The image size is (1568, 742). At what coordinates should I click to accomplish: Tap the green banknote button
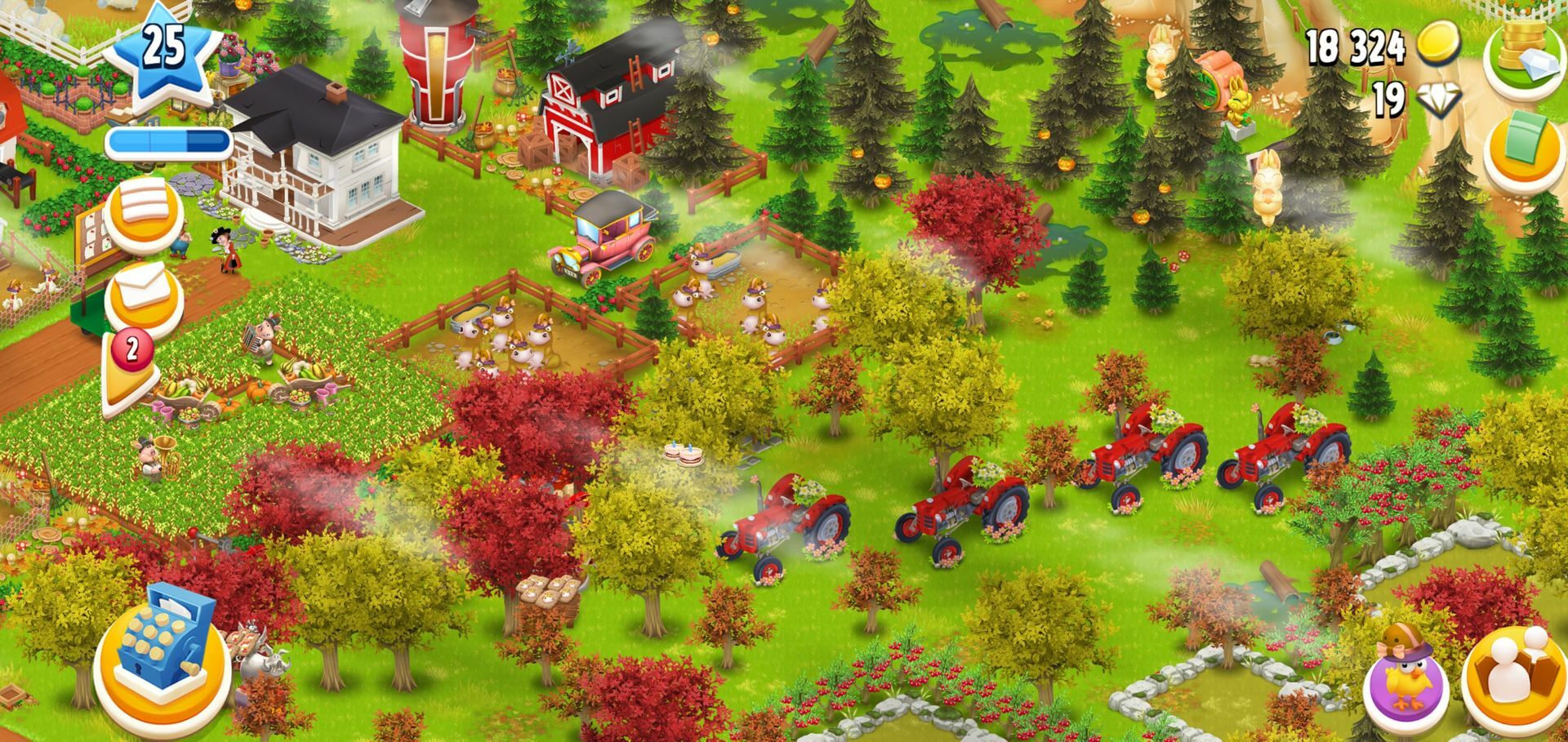click(x=1523, y=151)
